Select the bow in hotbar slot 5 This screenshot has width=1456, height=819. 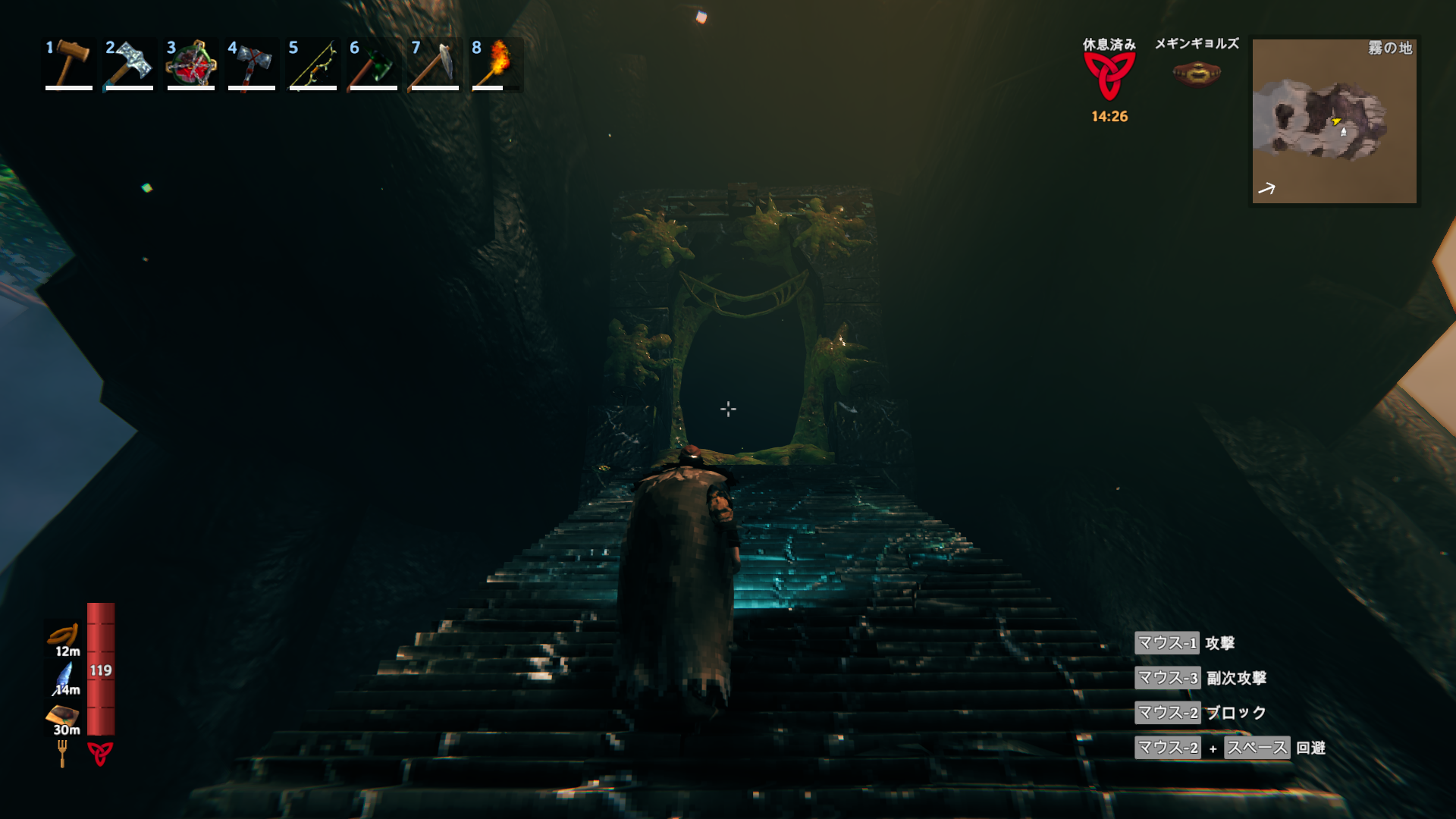(x=313, y=64)
